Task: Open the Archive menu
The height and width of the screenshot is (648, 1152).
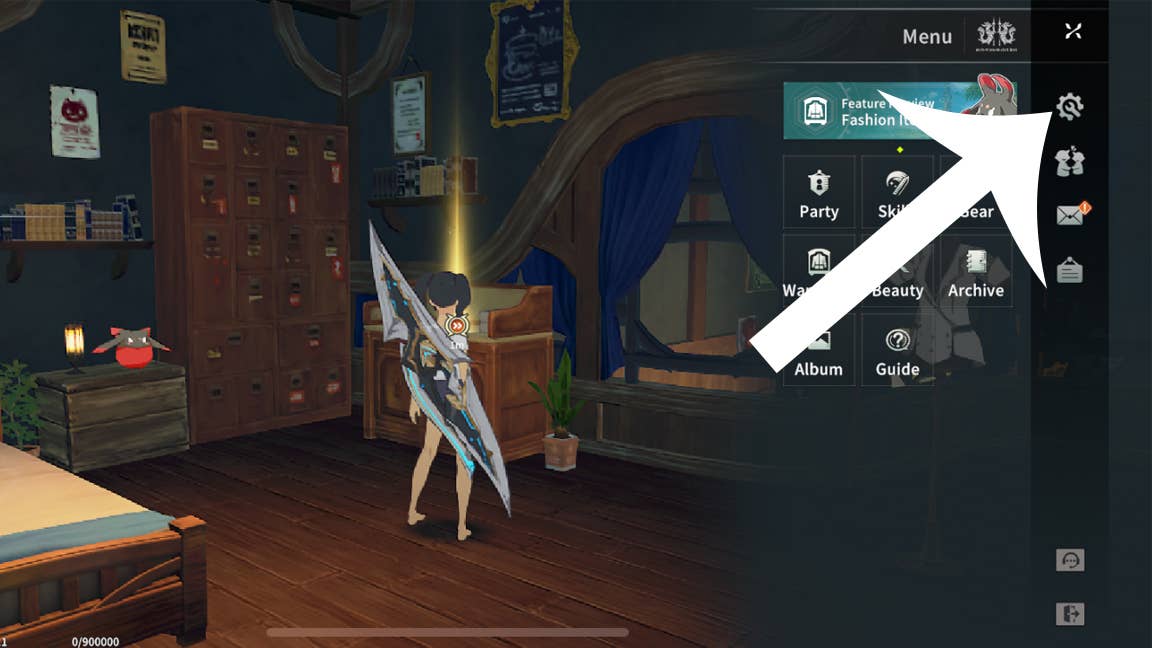Action: tap(976, 272)
